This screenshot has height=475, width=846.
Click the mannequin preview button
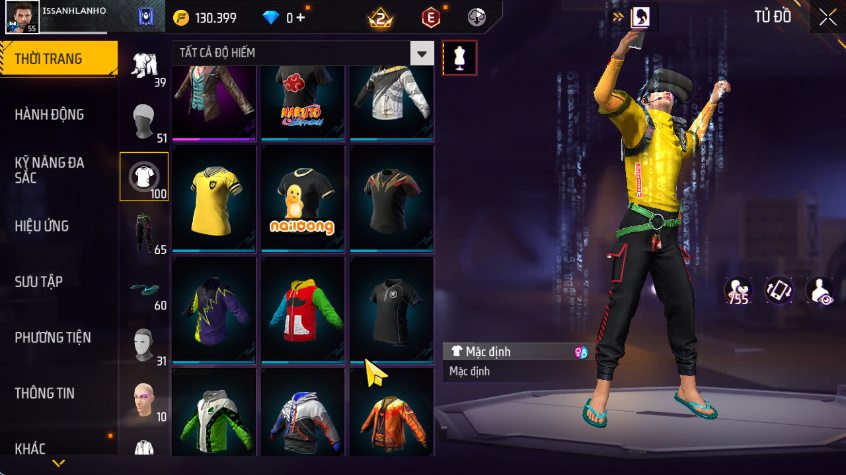pyautogui.click(x=459, y=57)
